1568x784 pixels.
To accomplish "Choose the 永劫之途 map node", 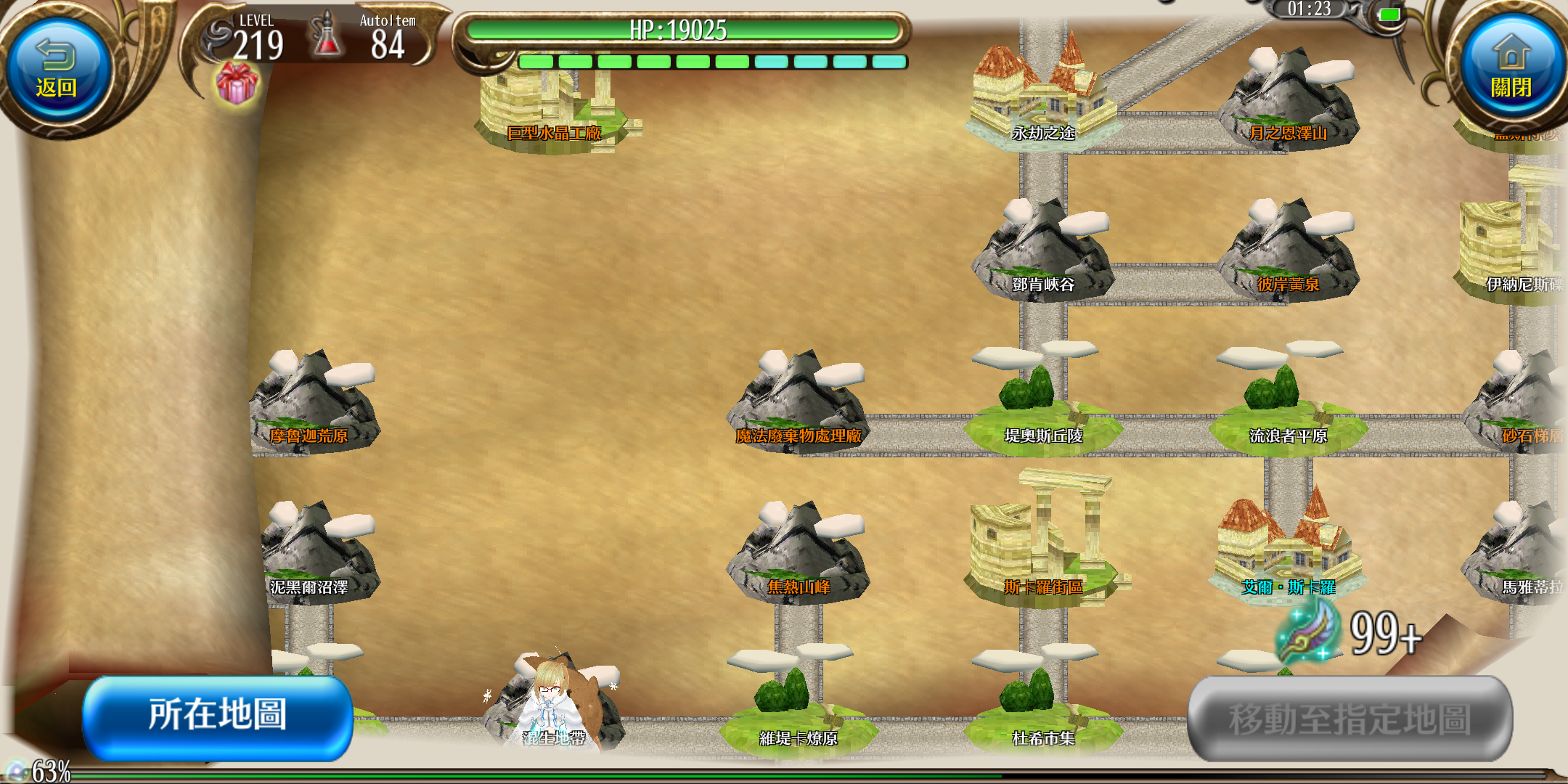I will [1042, 102].
